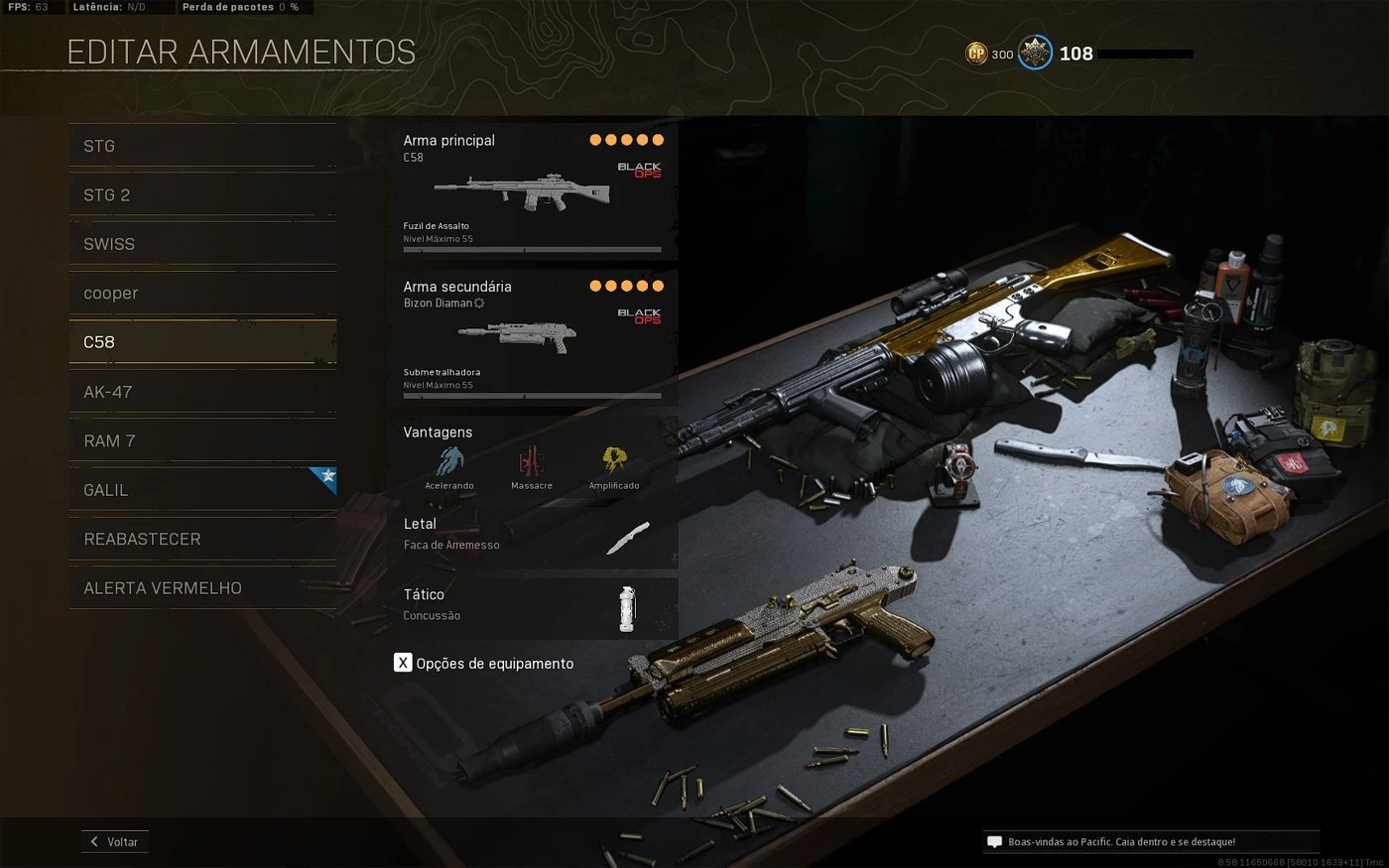This screenshot has width=1389, height=868.
Task: Select the REABASTECER loadout
Action: [x=202, y=539]
